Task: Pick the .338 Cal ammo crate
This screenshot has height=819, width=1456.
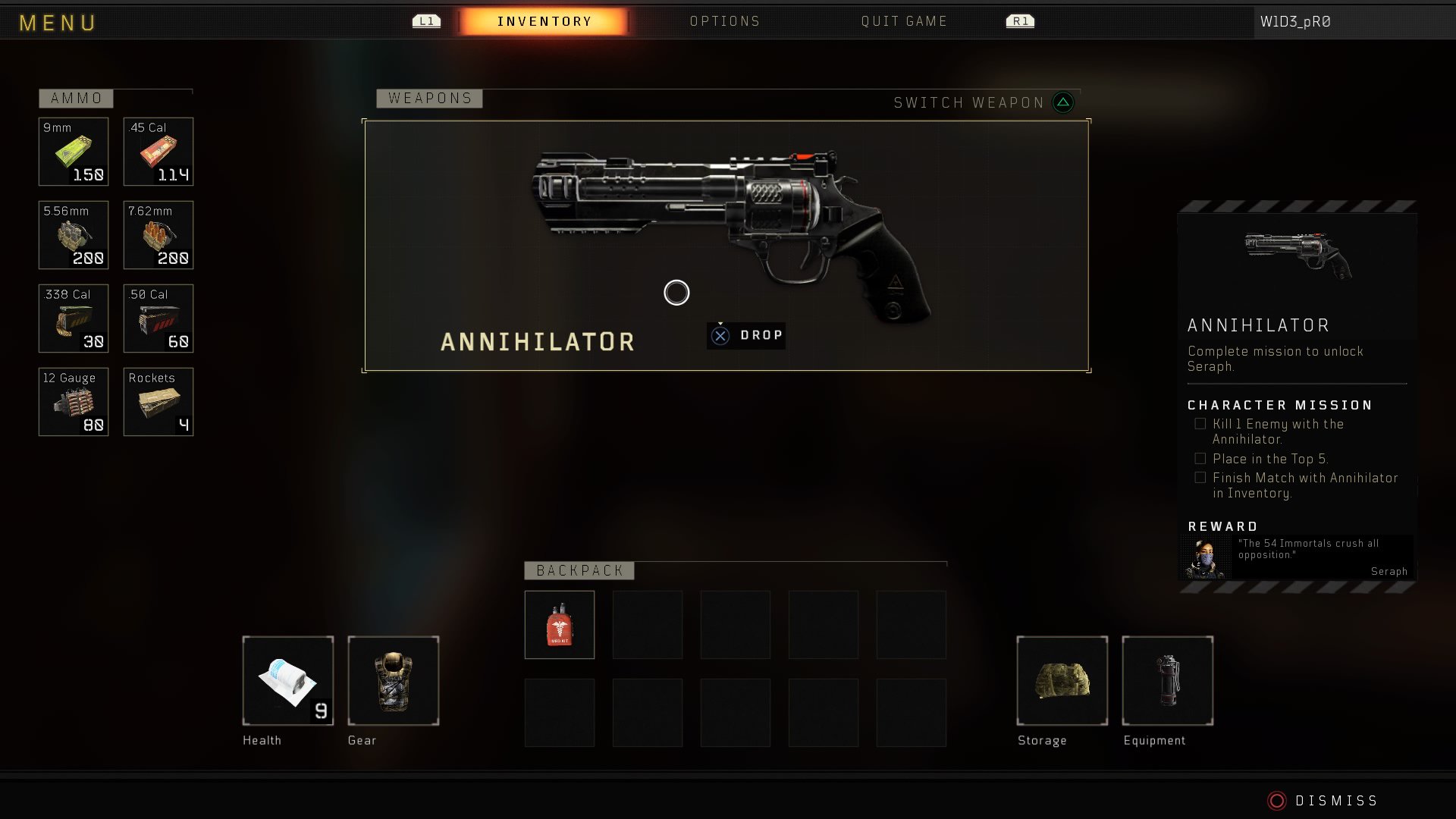Action: (74, 318)
